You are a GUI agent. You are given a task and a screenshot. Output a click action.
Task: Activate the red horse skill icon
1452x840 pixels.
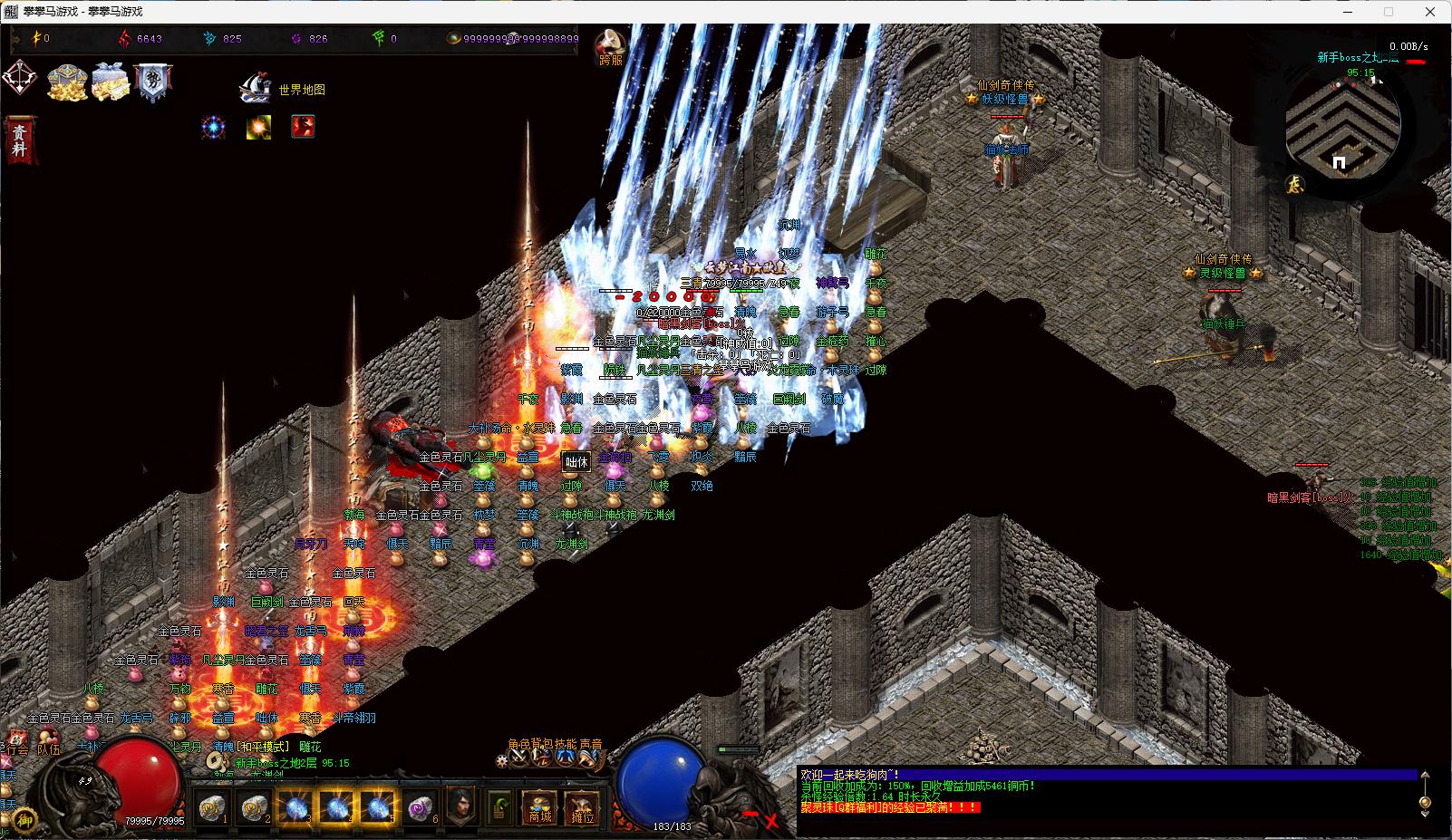tap(303, 127)
